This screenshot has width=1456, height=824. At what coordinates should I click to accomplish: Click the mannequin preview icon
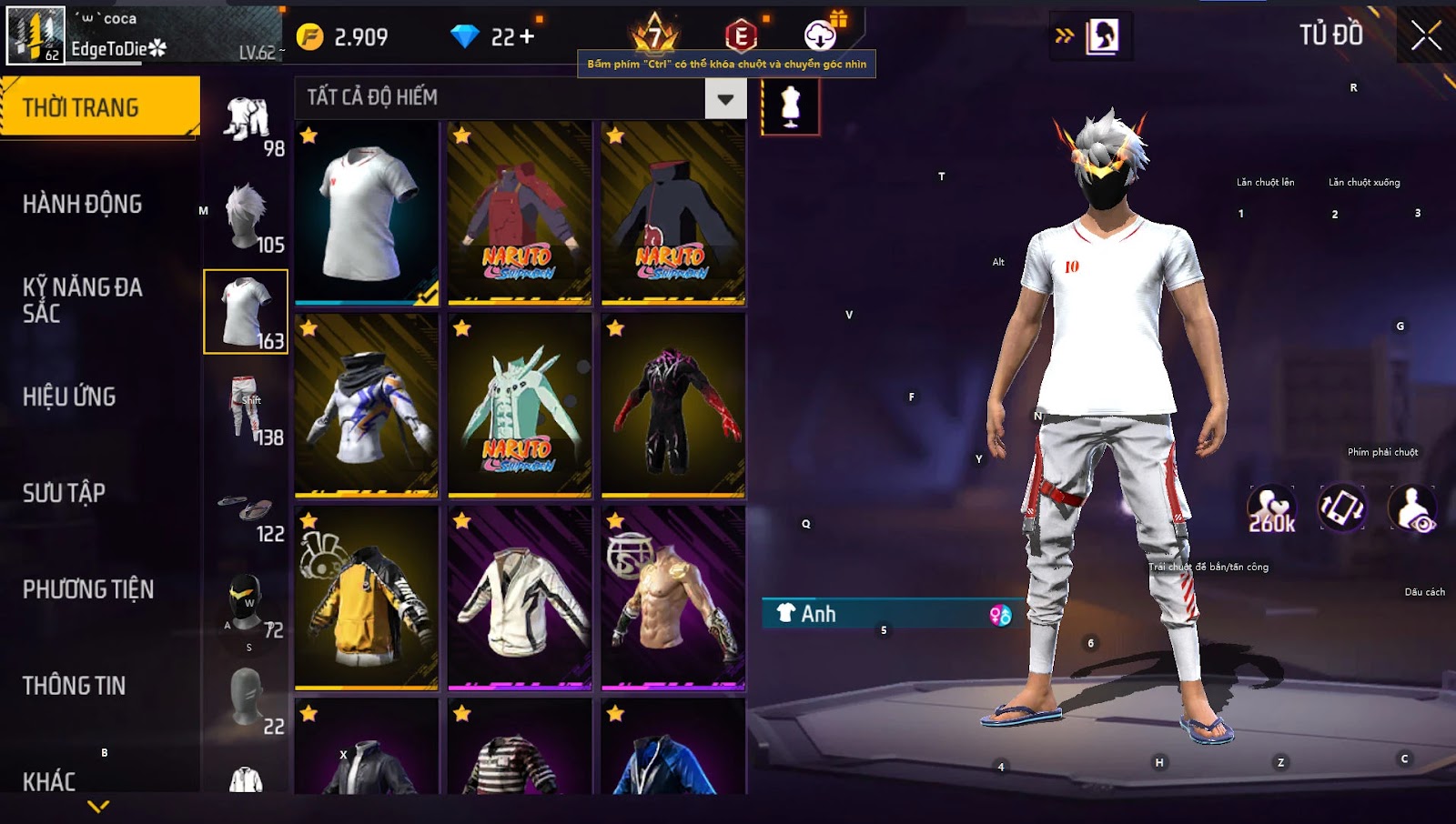(790, 106)
